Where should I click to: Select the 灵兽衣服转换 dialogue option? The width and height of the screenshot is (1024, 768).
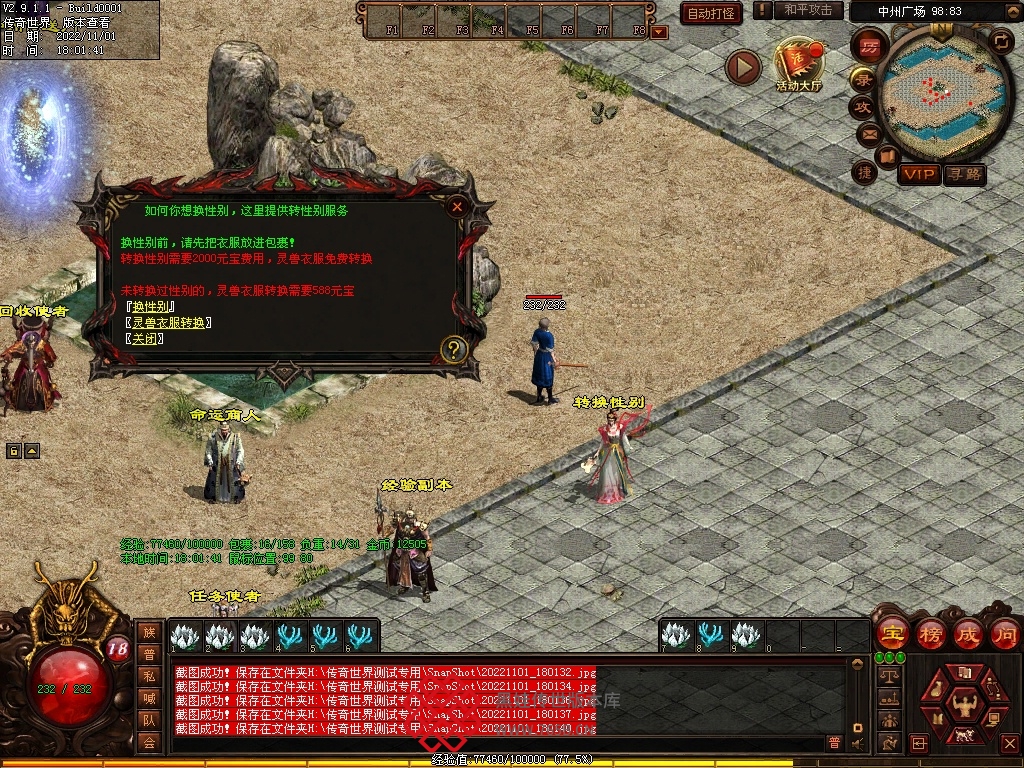168,323
